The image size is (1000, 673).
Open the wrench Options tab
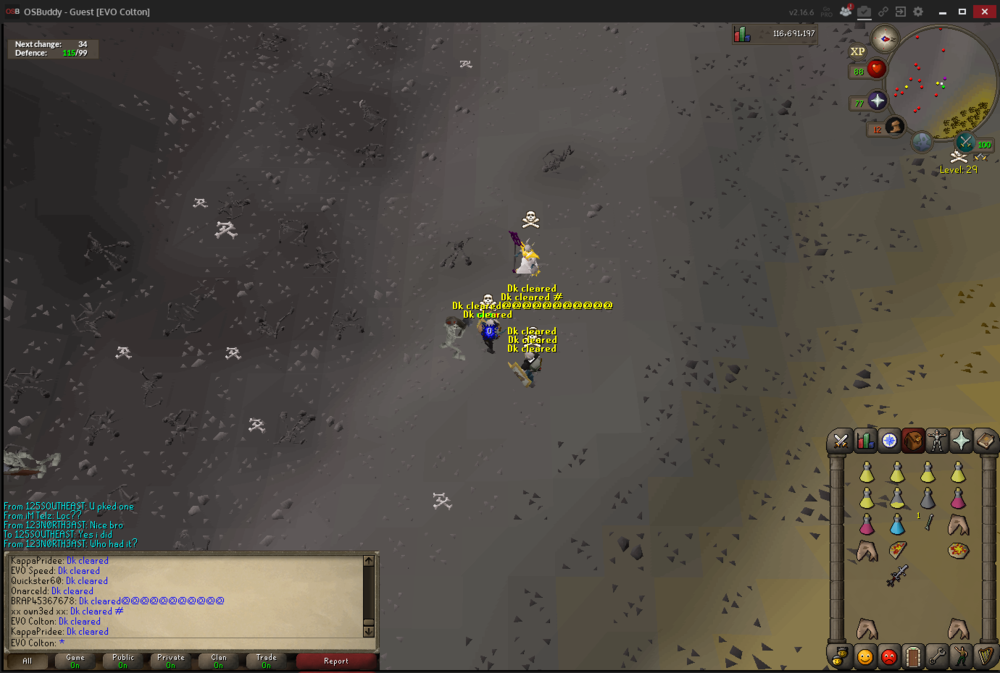pyautogui.click(x=937, y=657)
